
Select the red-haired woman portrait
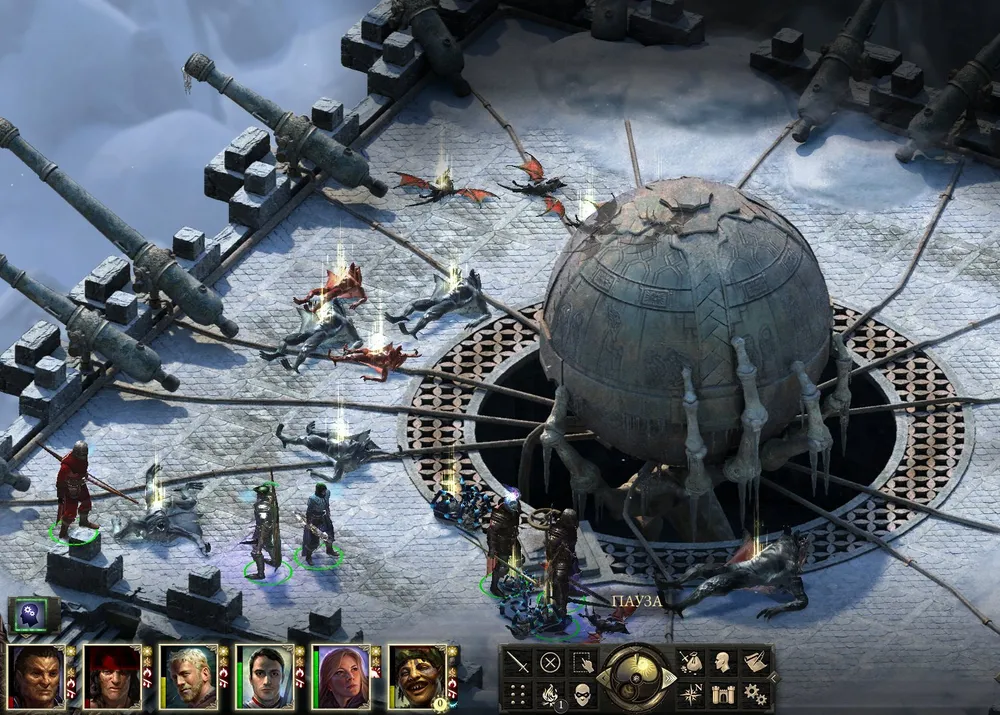(340, 677)
